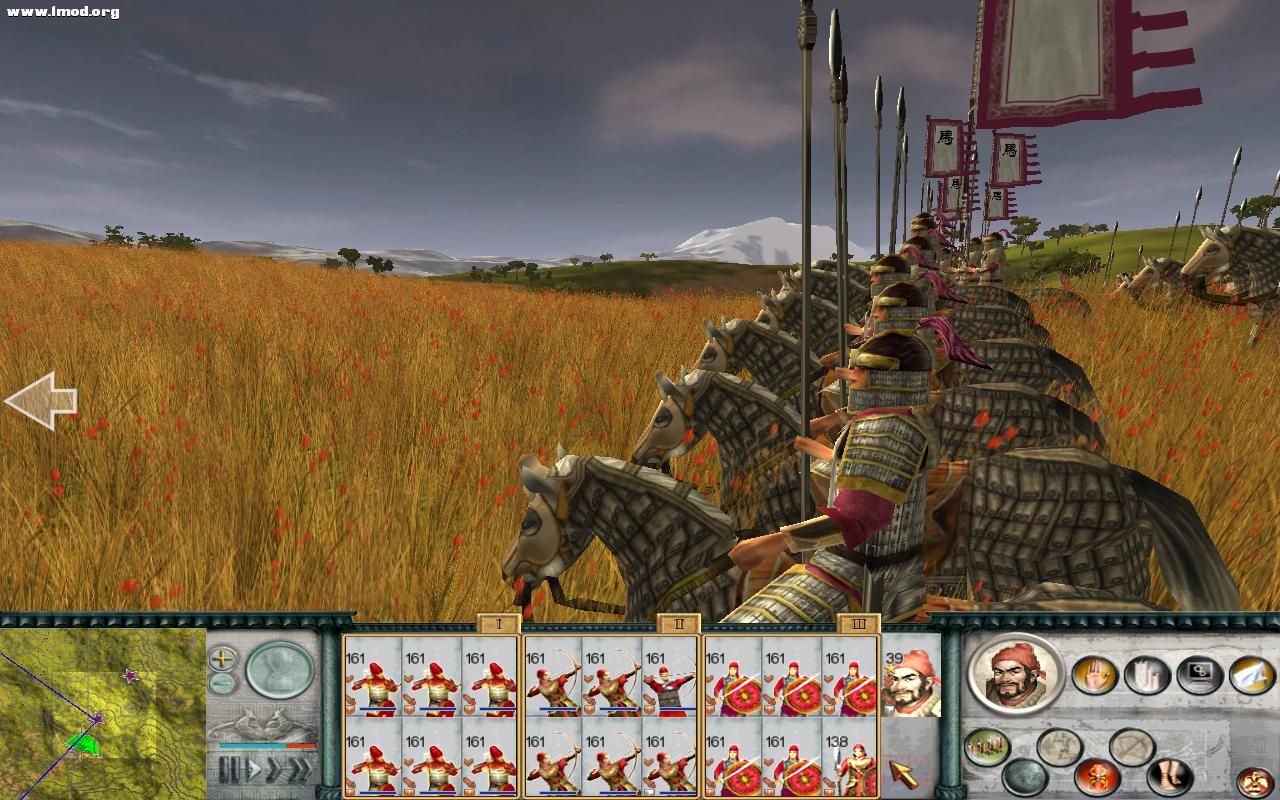Open the large general portrait
The height and width of the screenshot is (800, 1280).
click(1015, 672)
